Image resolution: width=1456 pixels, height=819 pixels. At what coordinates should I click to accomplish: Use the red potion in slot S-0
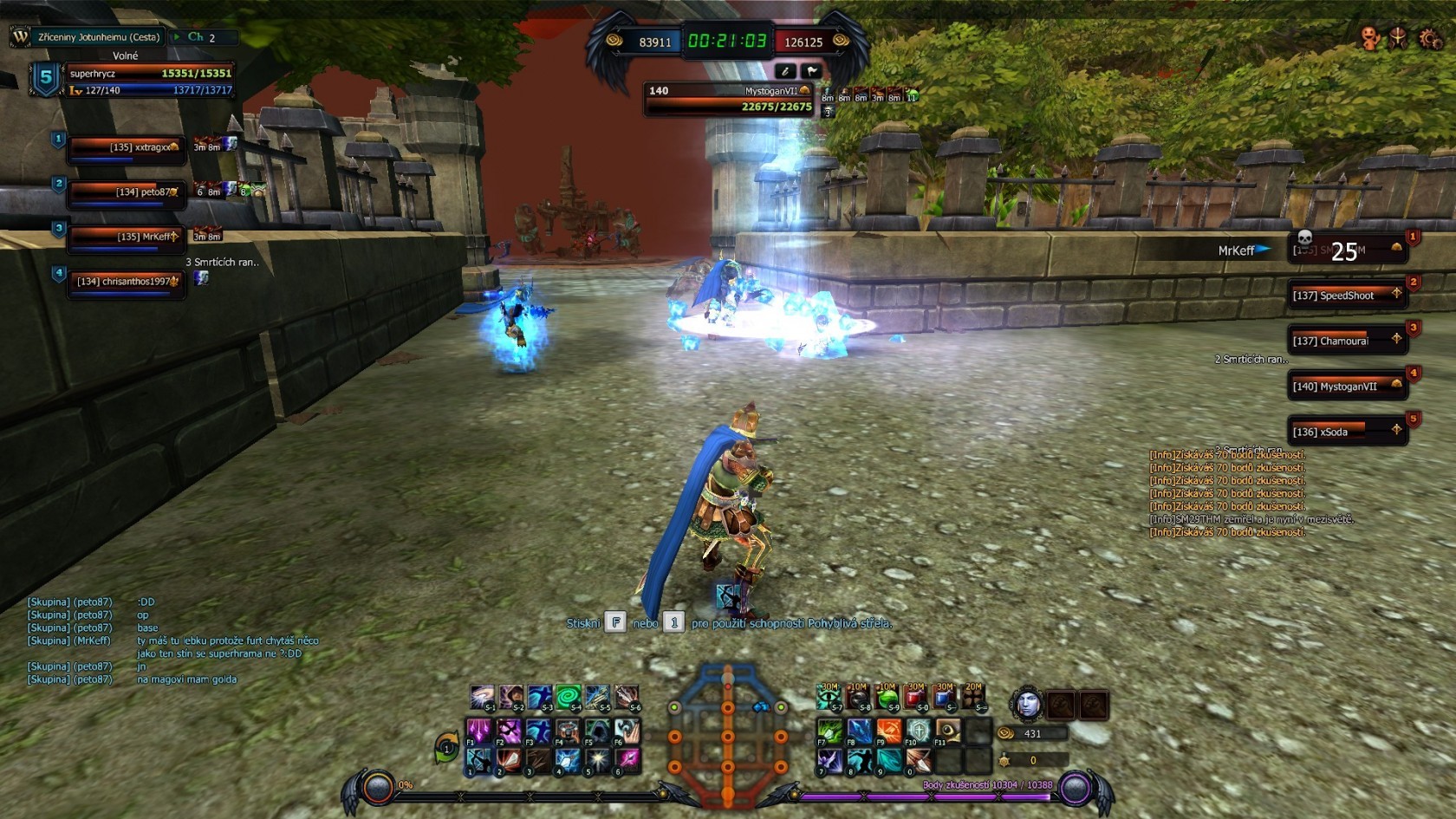pyautogui.click(x=916, y=697)
